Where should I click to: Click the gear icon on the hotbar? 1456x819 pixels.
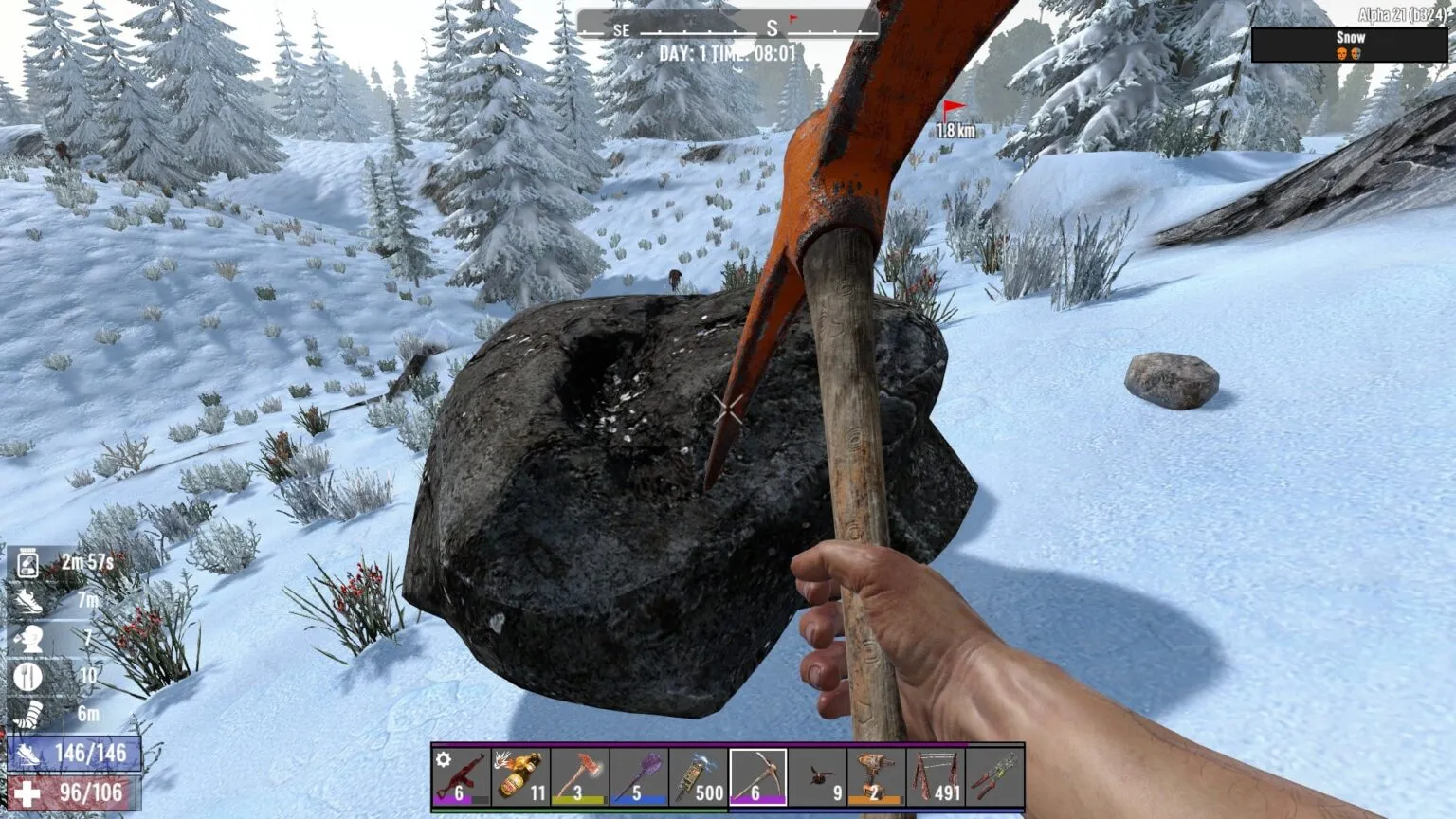441,758
